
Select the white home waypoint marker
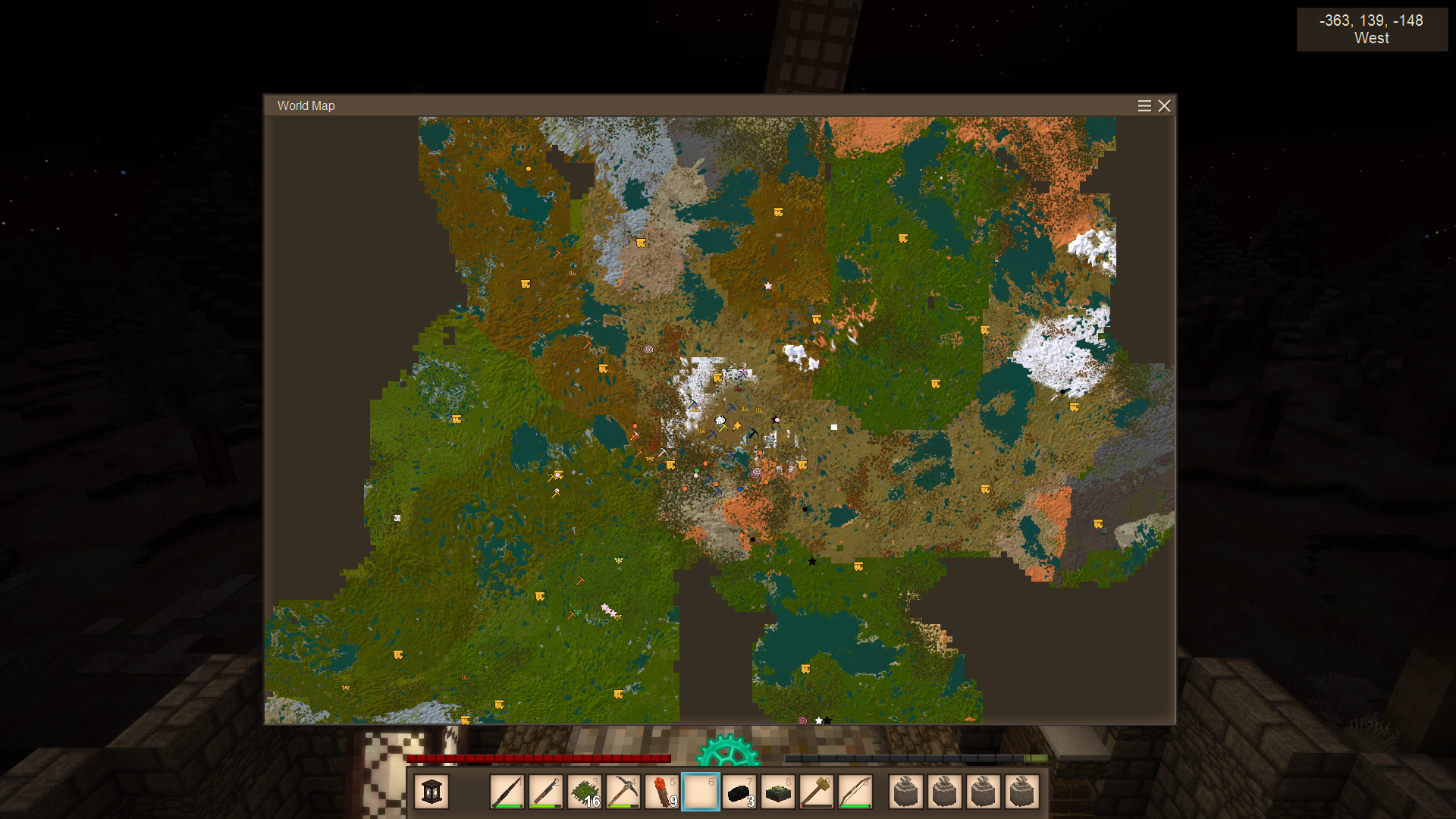[720, 419]
